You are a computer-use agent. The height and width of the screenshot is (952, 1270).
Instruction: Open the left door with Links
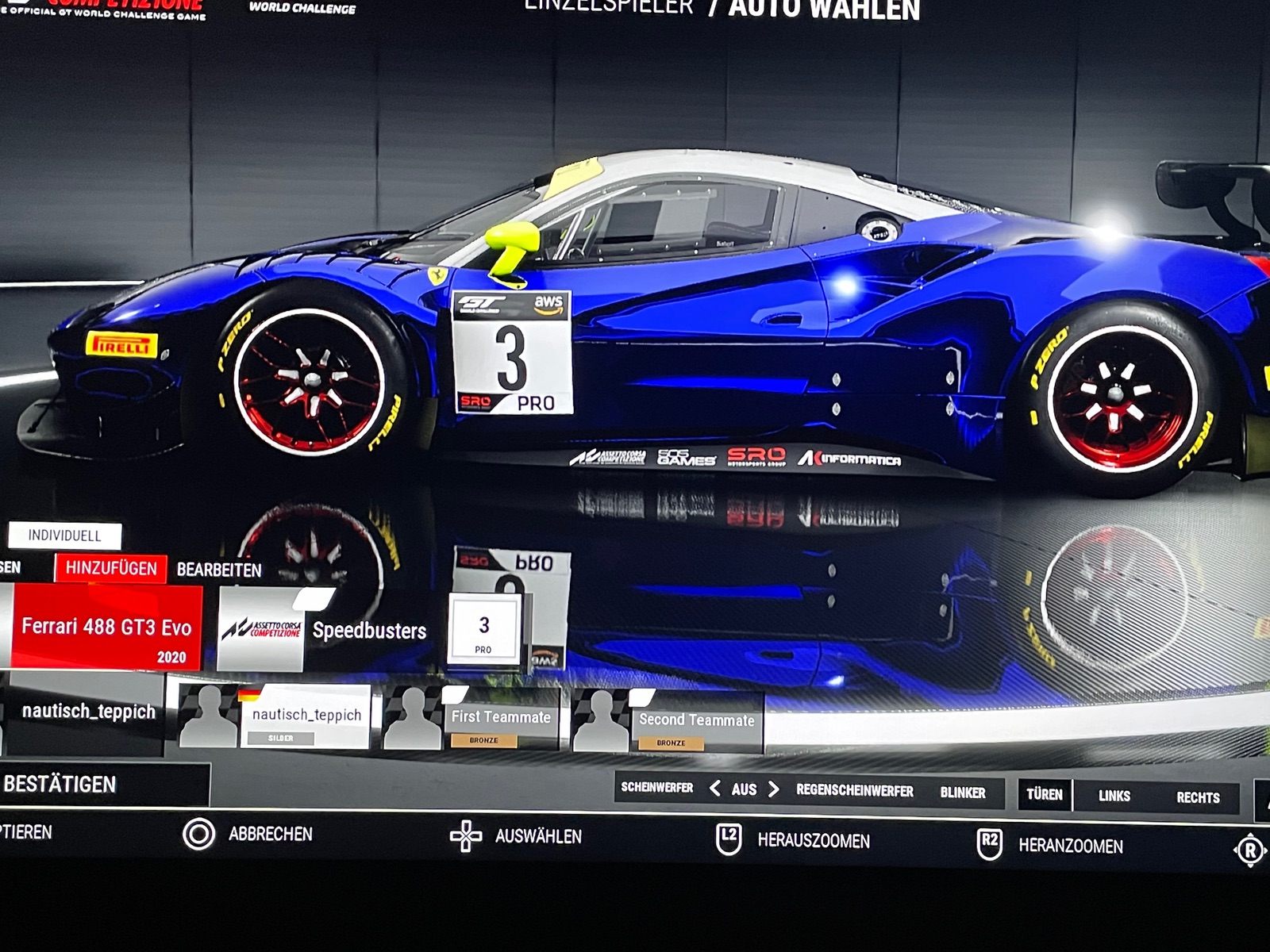[x=1114, y=796]
